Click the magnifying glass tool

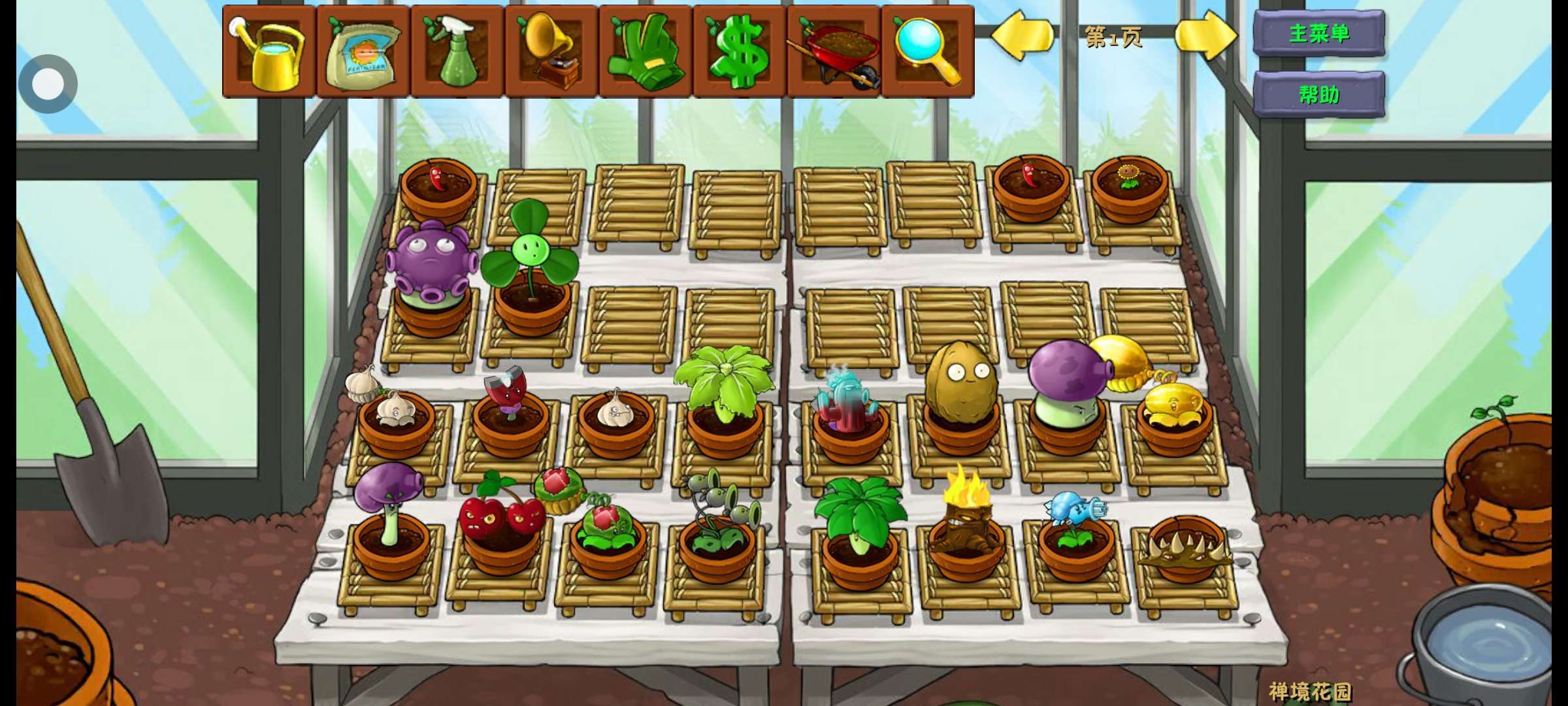click(x=928, y=52)
